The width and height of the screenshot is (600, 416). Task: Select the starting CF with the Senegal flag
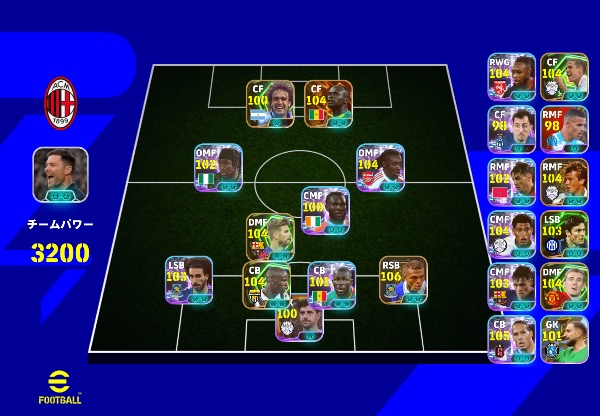328,104
